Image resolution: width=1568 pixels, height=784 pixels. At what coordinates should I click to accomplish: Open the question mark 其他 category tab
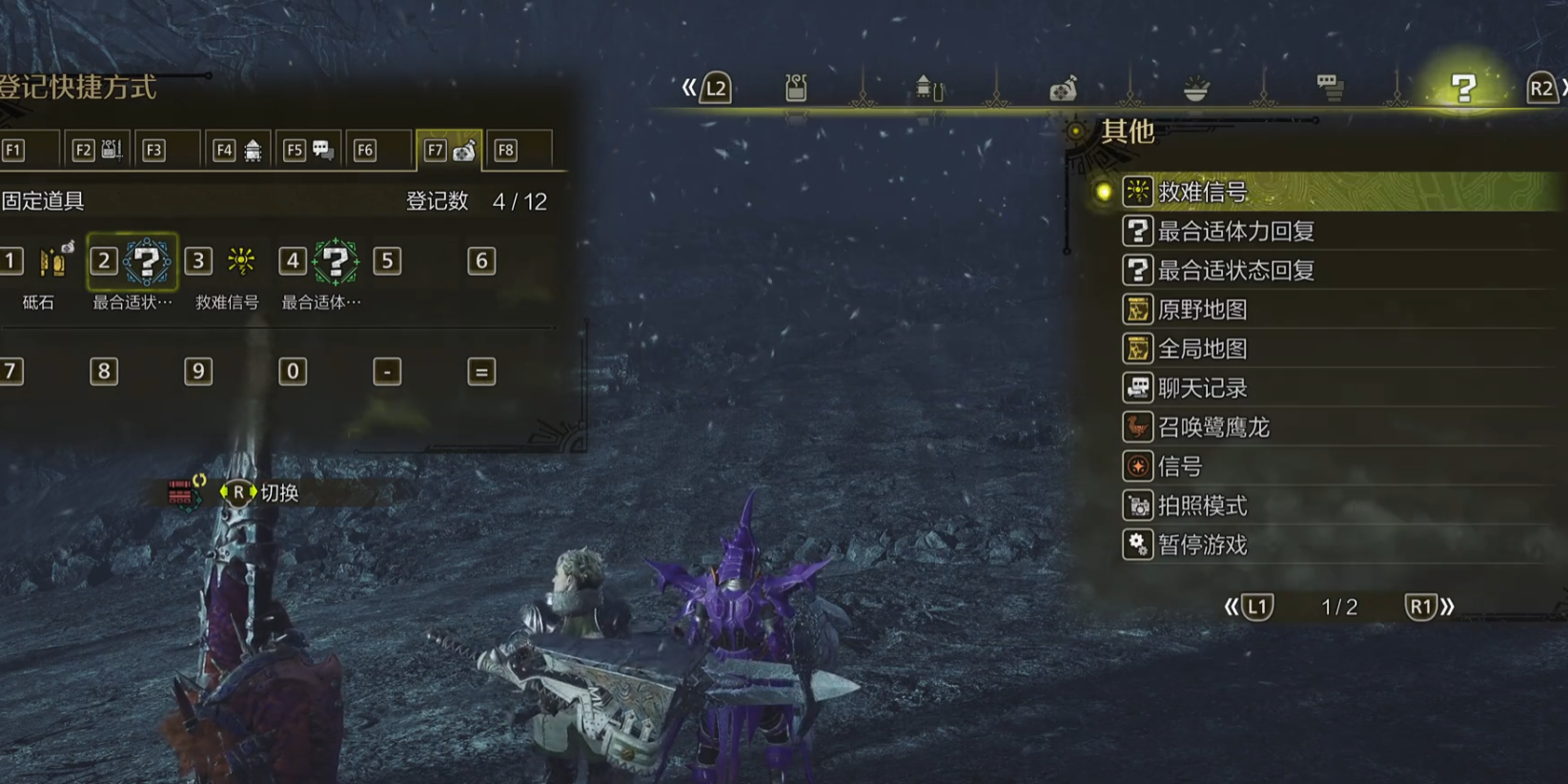coord(1463,89)
